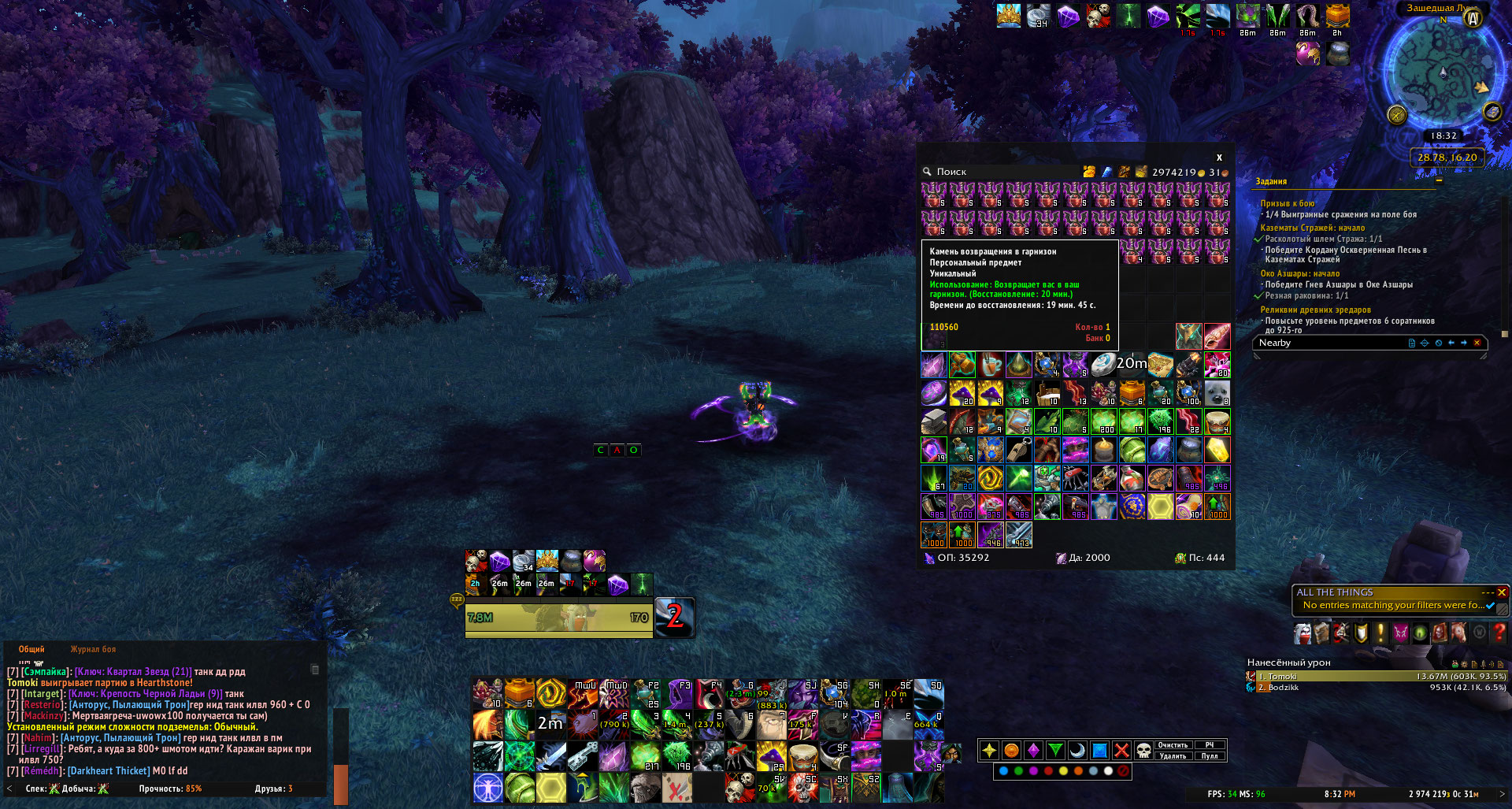The image size is (1512, 809).
Task: Switch to the Журнал боя chat tab
Action: coord(93,650)
